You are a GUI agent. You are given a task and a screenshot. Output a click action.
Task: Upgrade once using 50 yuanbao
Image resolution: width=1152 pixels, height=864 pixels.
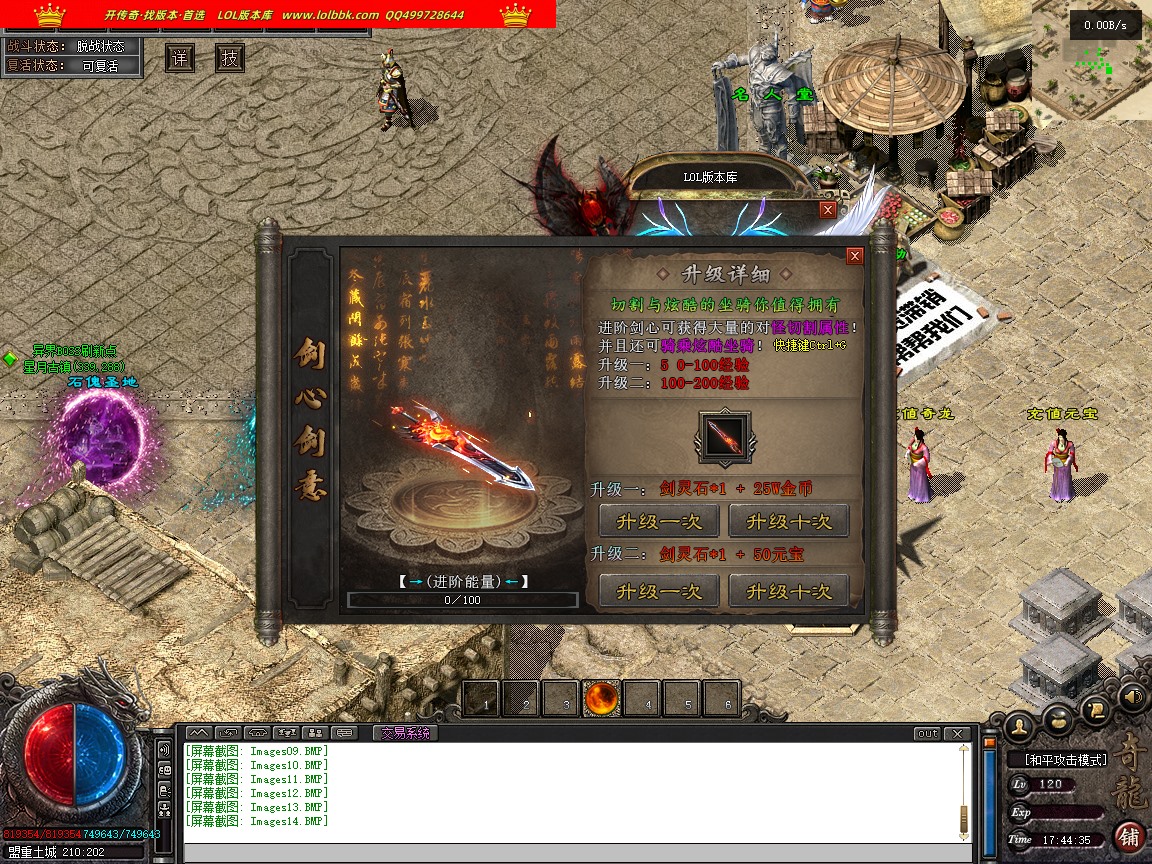point(658,591)
